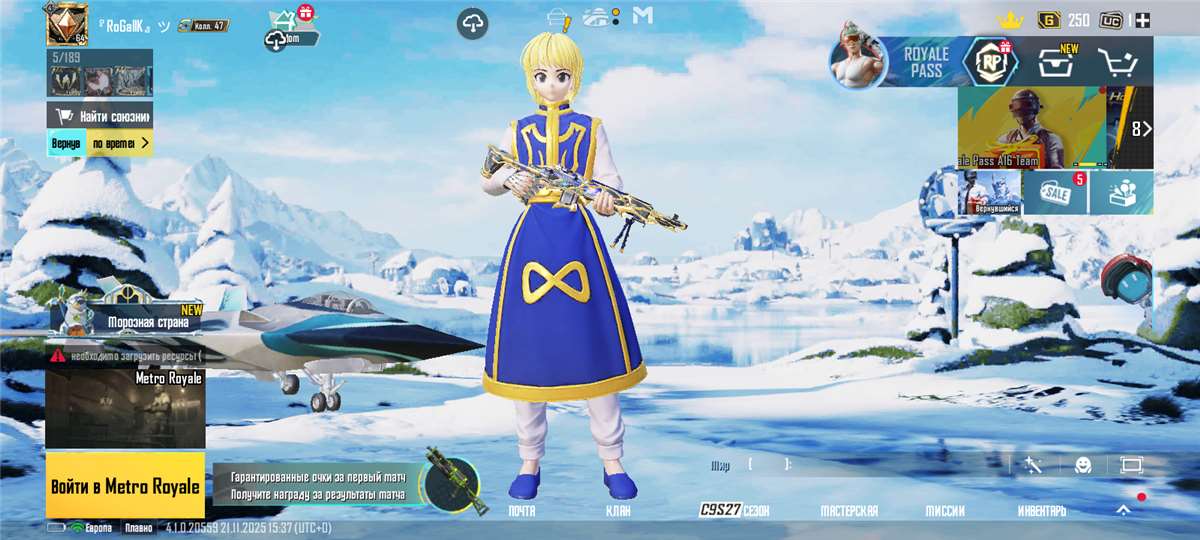Open the C9S27 Сезон menu
The height and width of the screenshot is (540, 1200).
[734, 510]
